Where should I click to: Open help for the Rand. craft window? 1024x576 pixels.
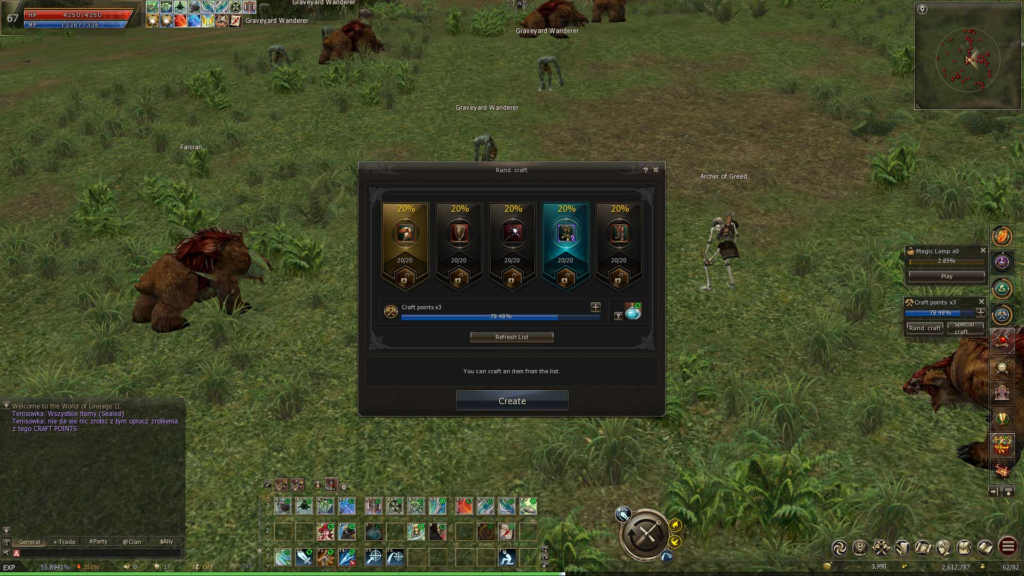click(645, 170)
